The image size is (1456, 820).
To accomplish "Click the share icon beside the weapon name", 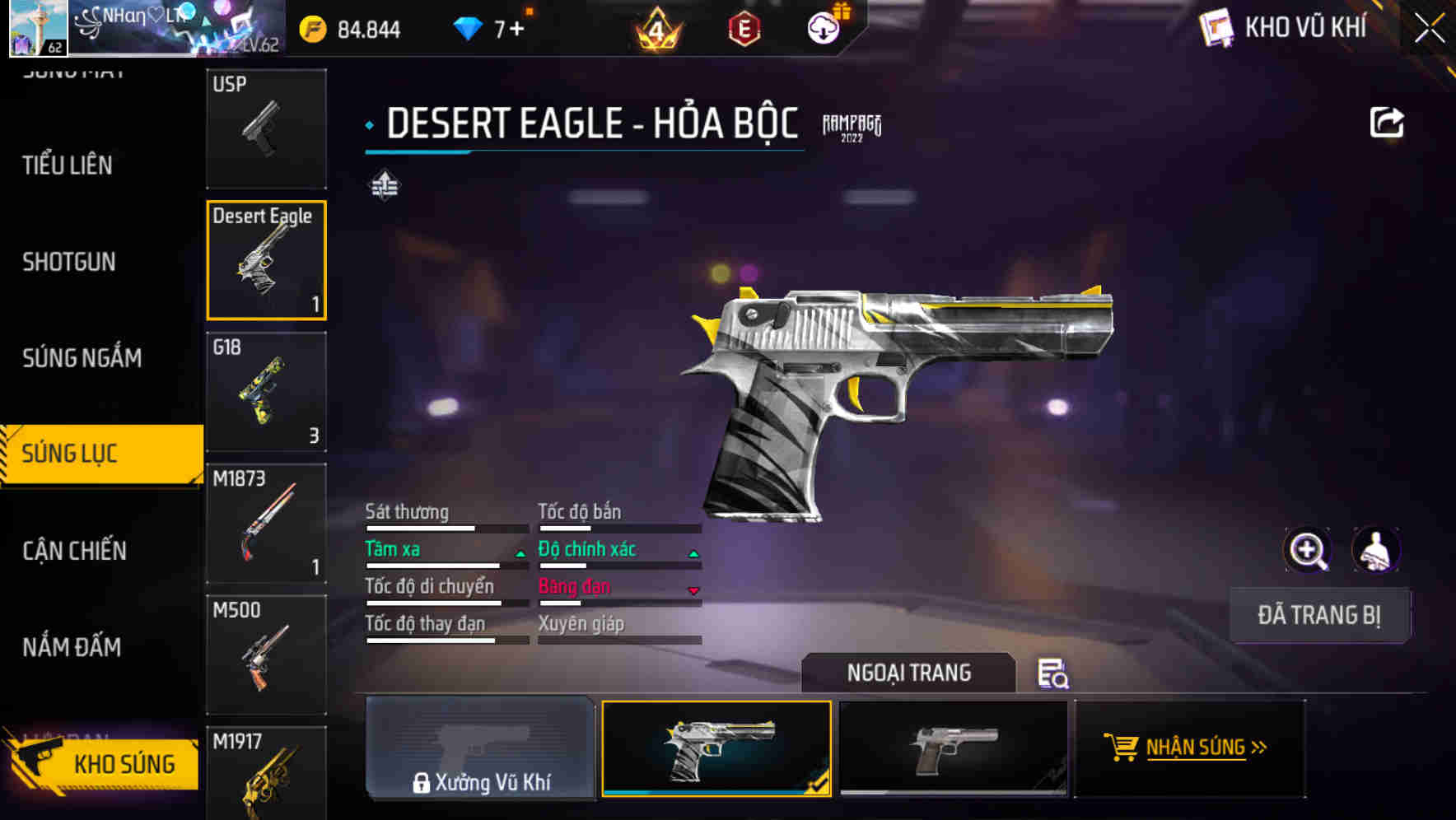I will (1388, 121).
